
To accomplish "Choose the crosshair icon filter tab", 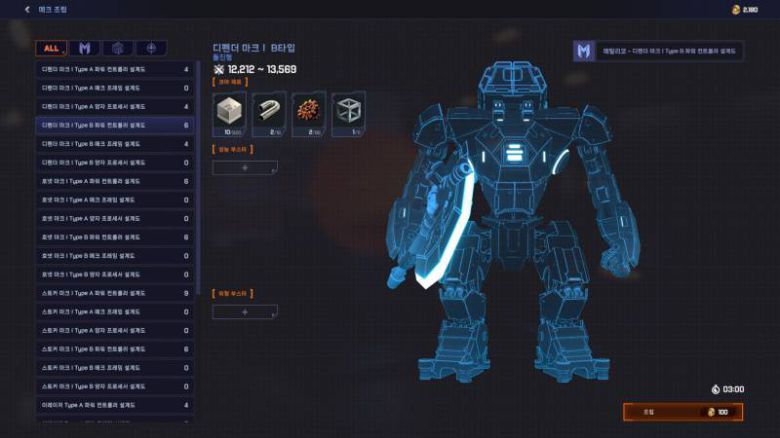I will tap(151, 48).
